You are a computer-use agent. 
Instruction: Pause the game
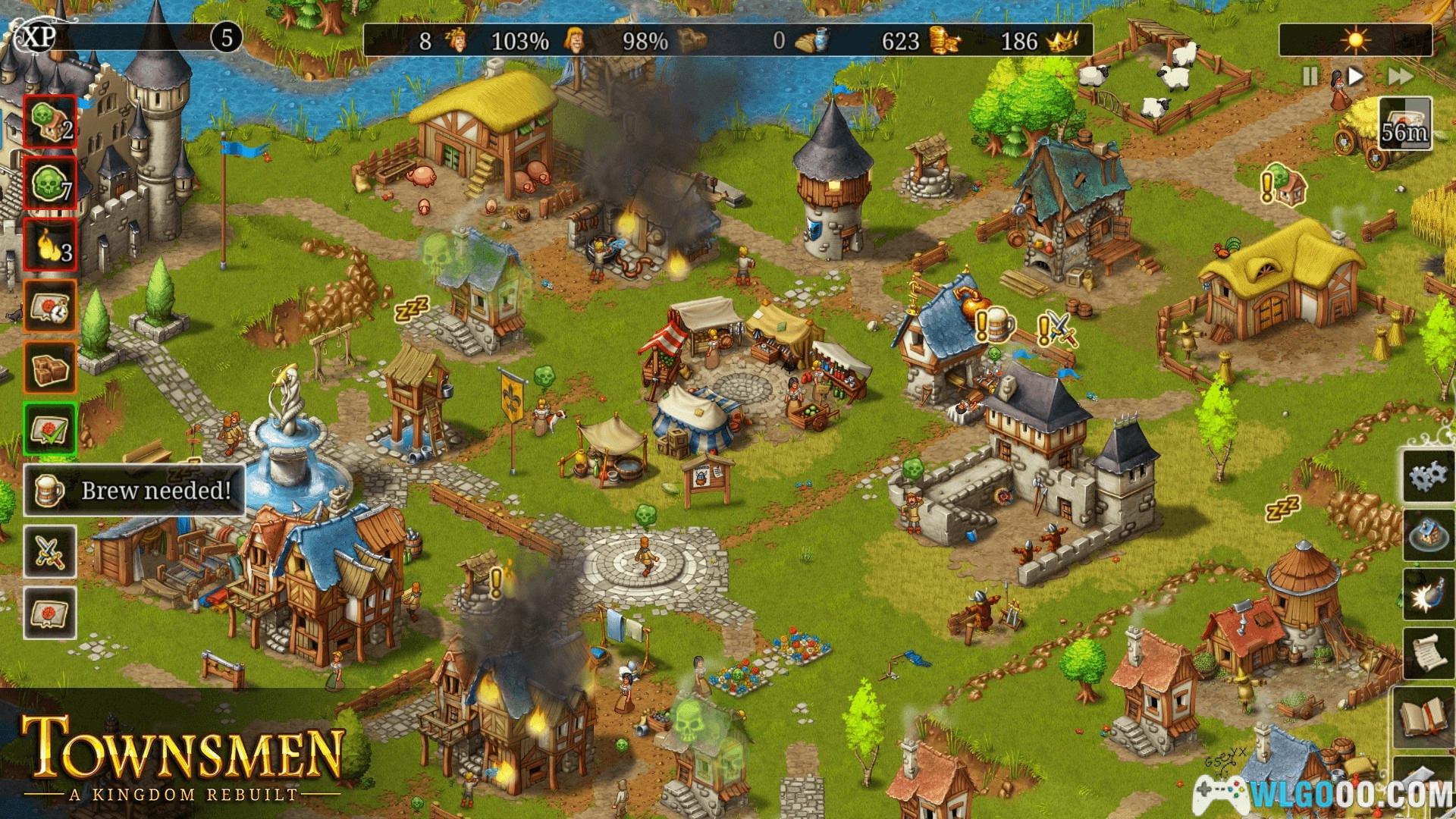pos(1310,77)
